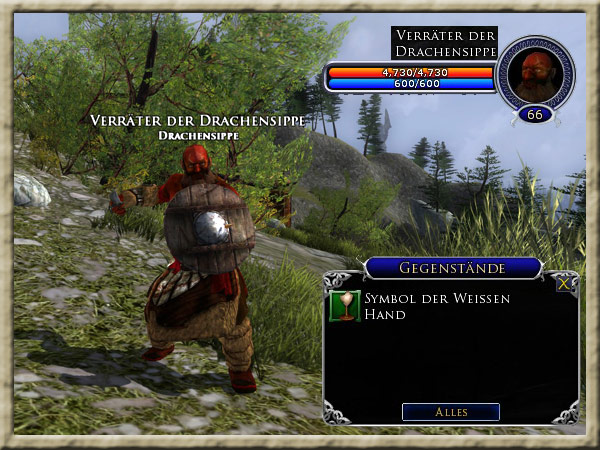Viewport: 600px width, 450px height.
Task: Close the Gegenstände loot window
Action: pos(566,284)
